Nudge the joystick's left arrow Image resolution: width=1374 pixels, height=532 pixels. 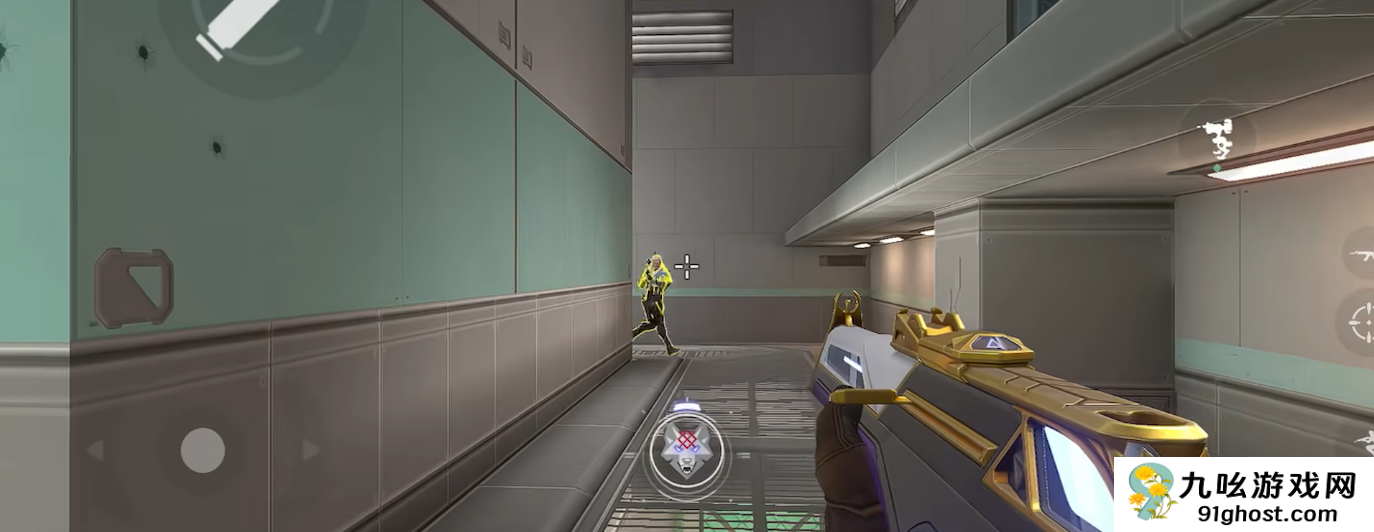[x=96, y=450]
